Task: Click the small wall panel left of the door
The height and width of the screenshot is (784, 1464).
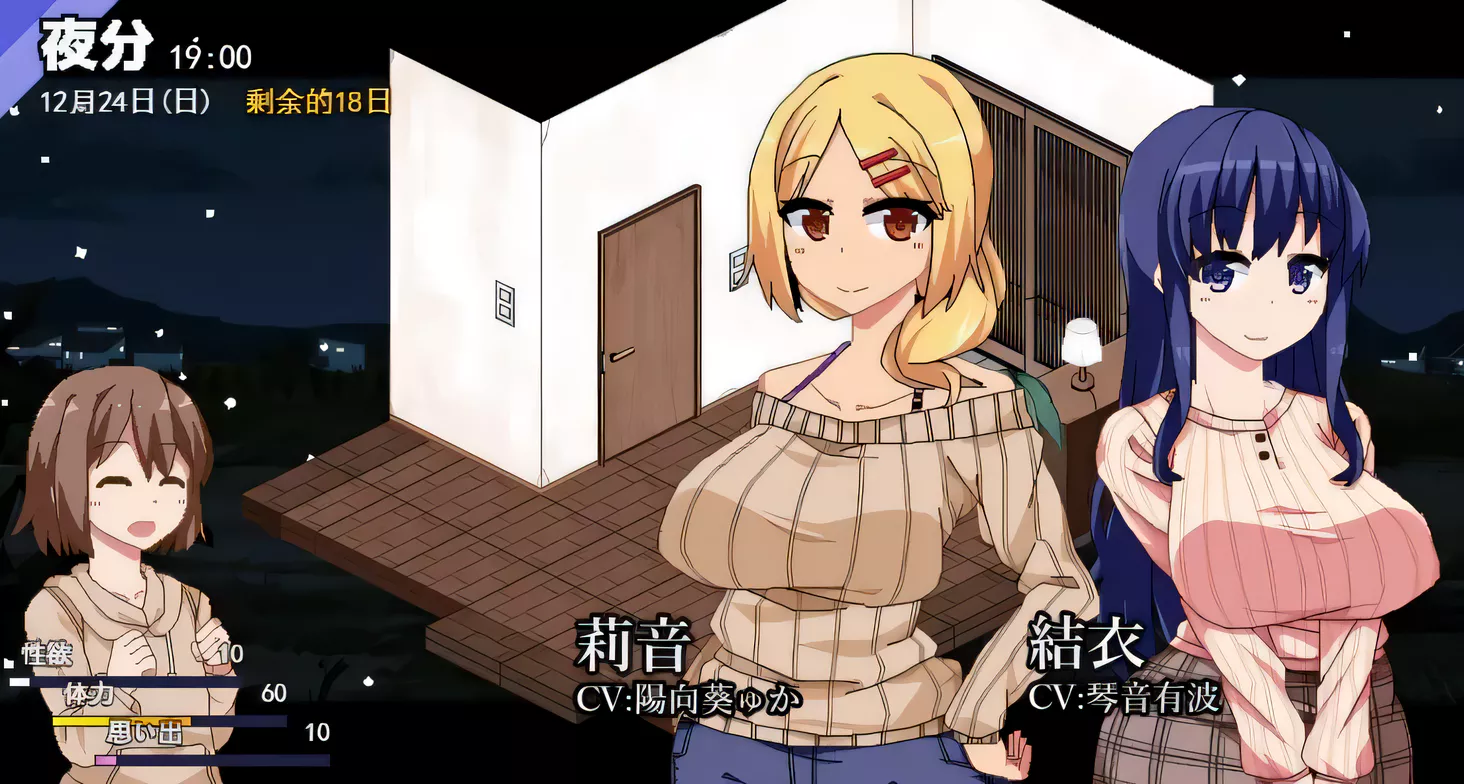Action: click(x=506, y=305)
